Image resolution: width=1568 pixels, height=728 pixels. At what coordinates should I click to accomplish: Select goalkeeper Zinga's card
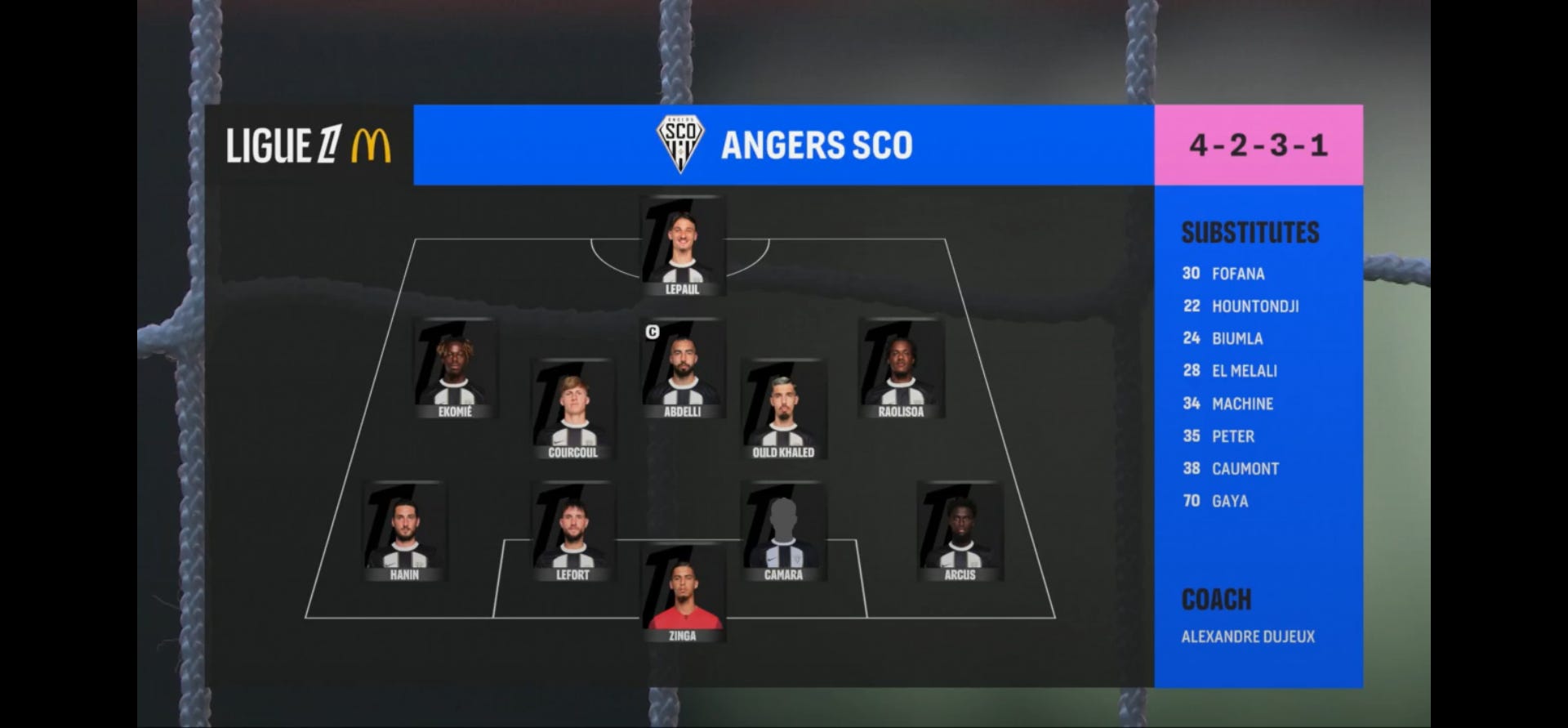[x=683, y=594]
